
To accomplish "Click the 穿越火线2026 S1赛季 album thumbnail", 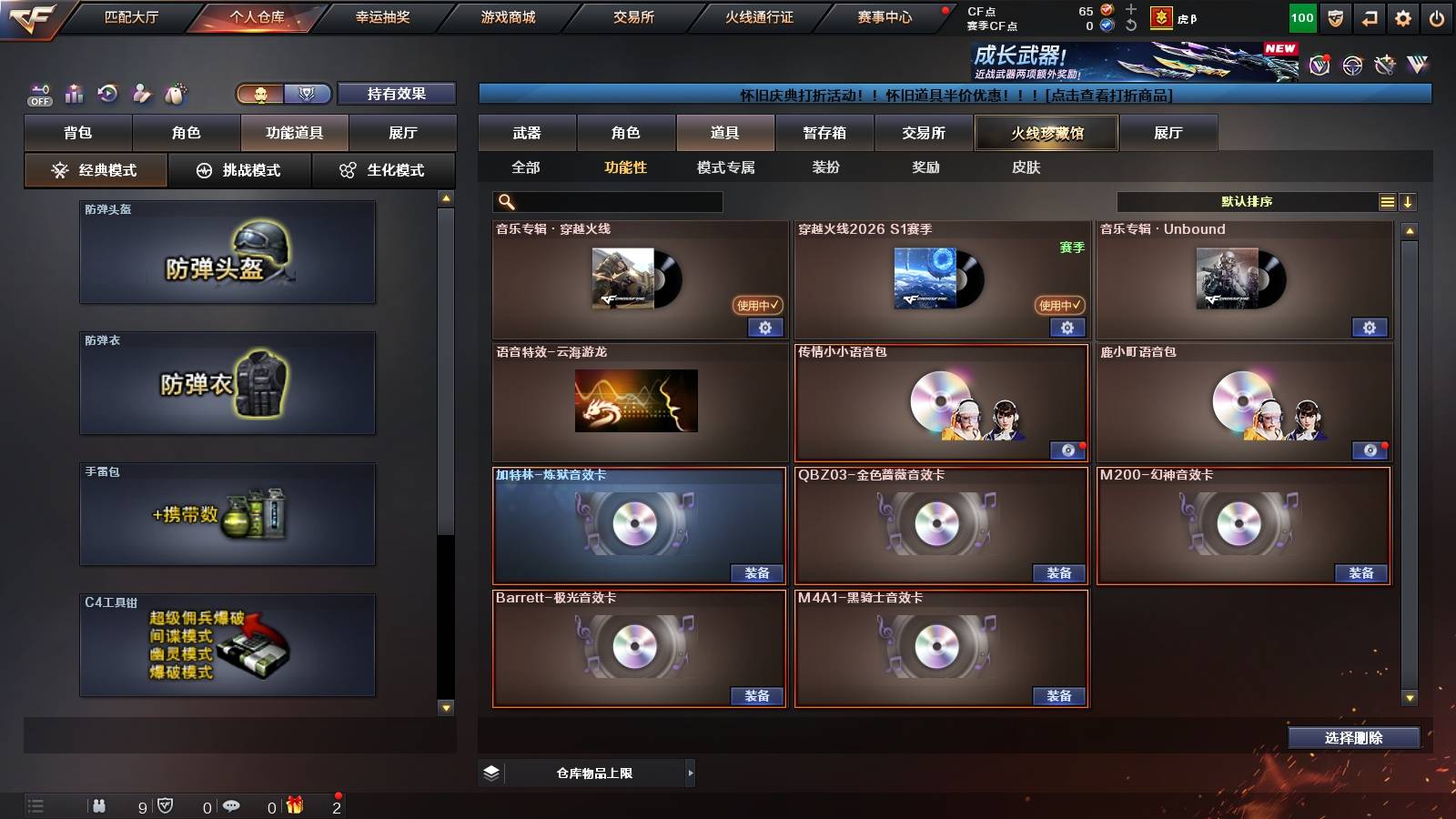I will click(925, 279).
